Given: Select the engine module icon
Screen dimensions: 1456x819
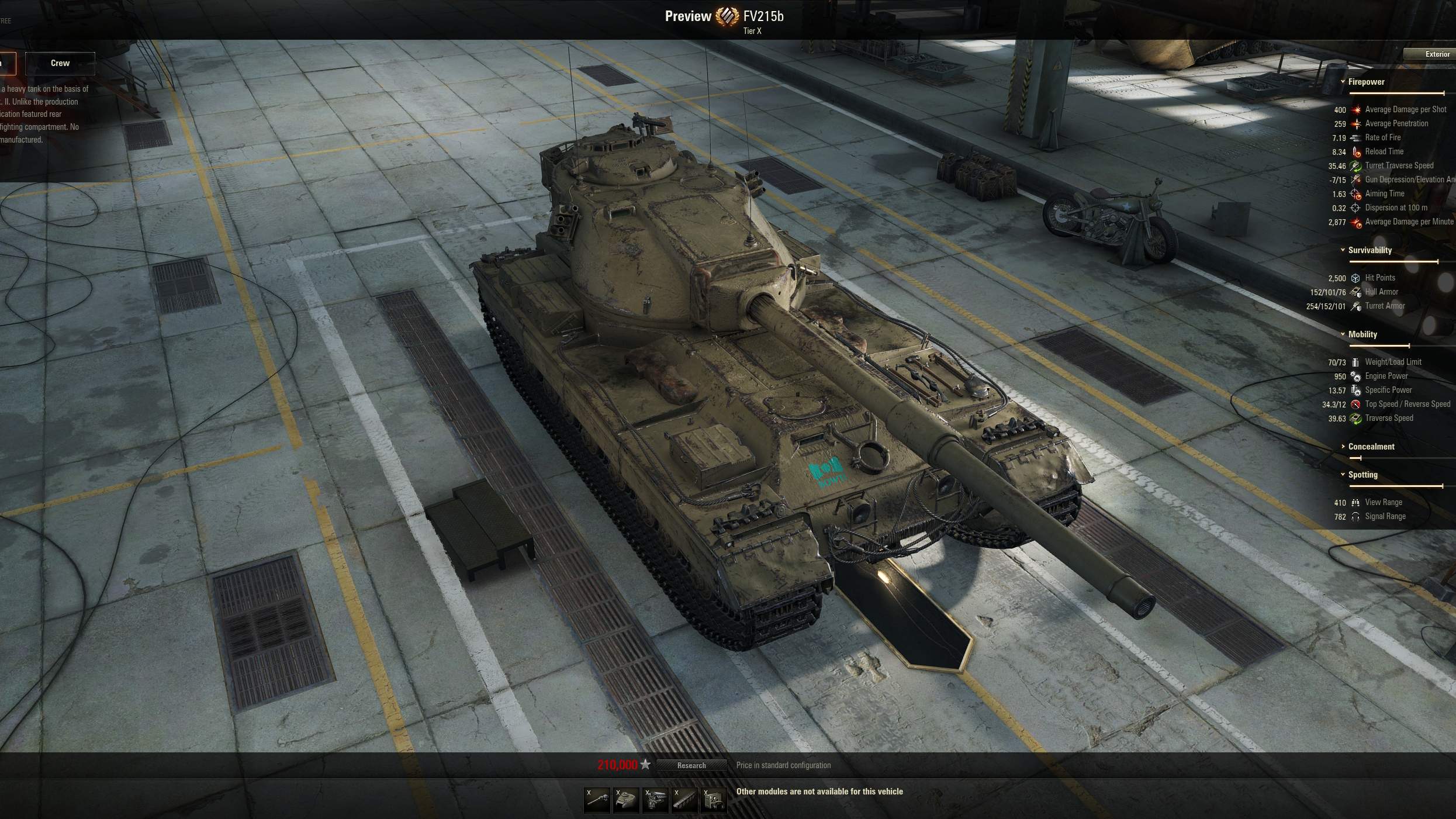Looking at the screenshot, I should pos(655,800).
